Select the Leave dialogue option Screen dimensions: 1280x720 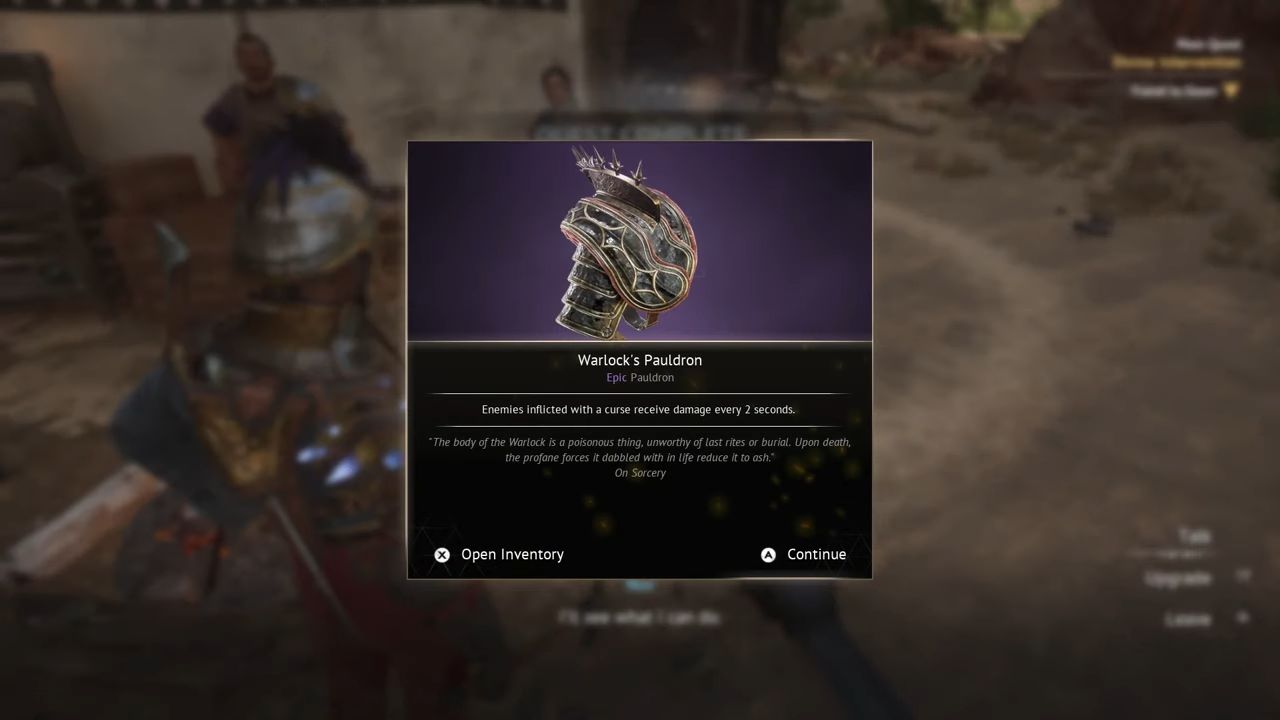(x=1189, y=618)
